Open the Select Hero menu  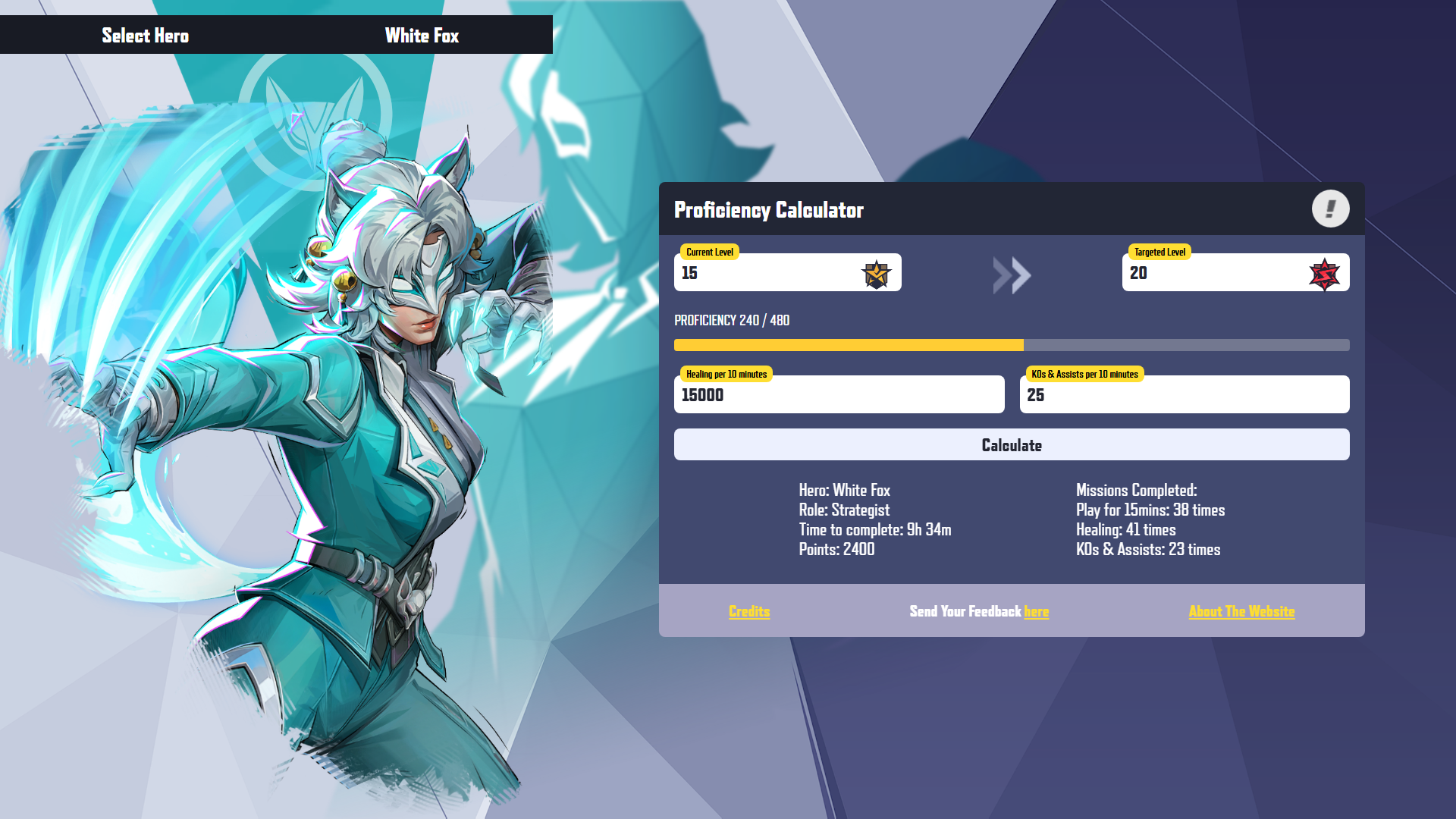click(x=145, y=36)
